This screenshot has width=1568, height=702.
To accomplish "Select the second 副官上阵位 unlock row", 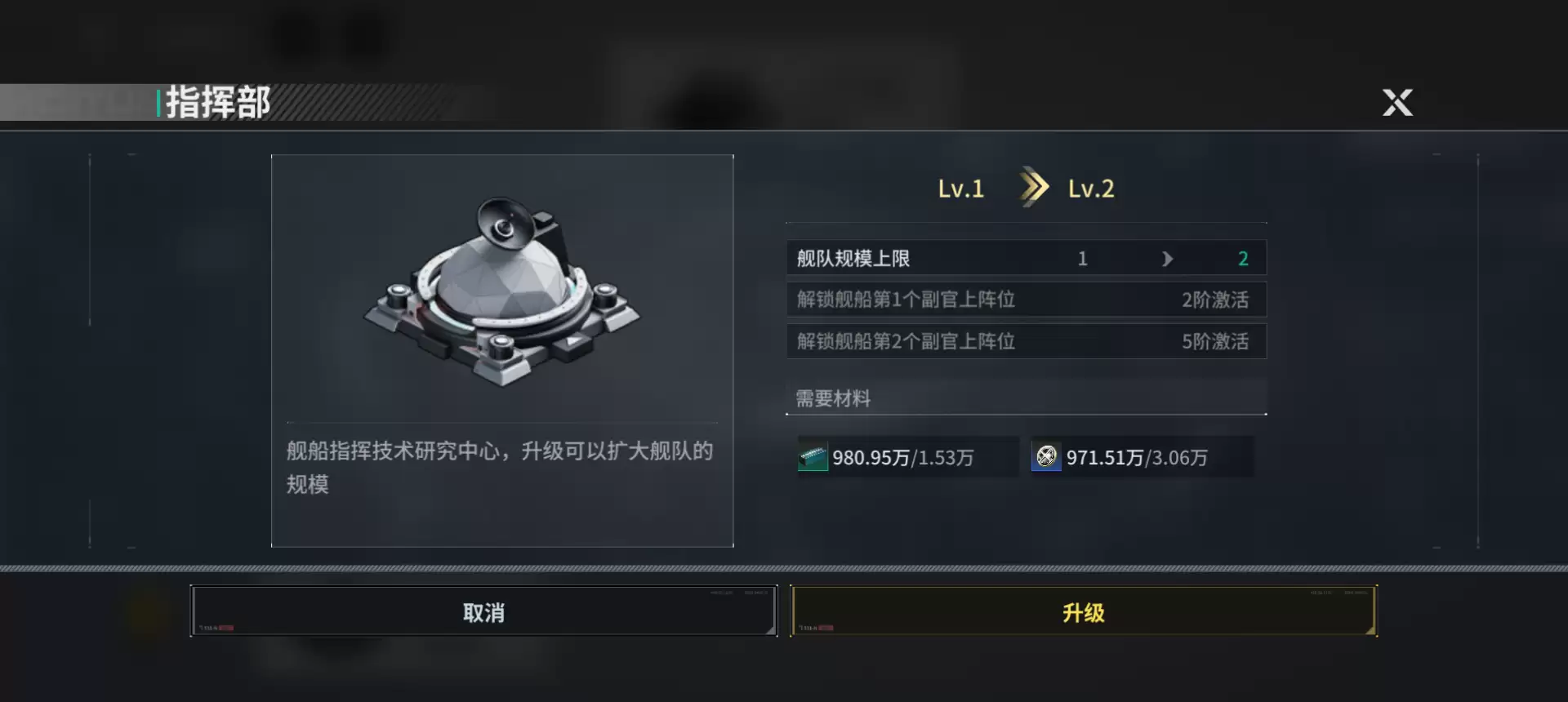I will tap(1025, 341).
